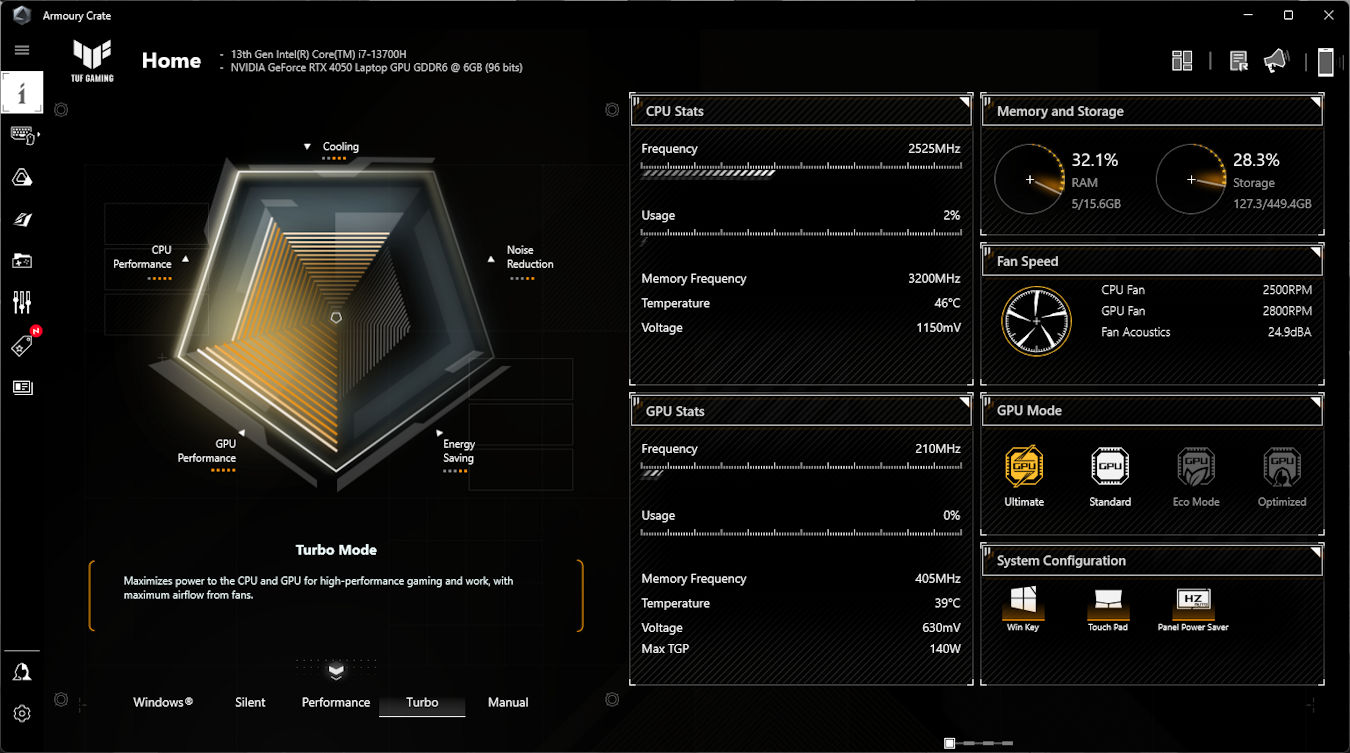This screenshot has height=753, width=1350.
Task: Open the sliders tuning icon in sidebar
Action: 22,302
